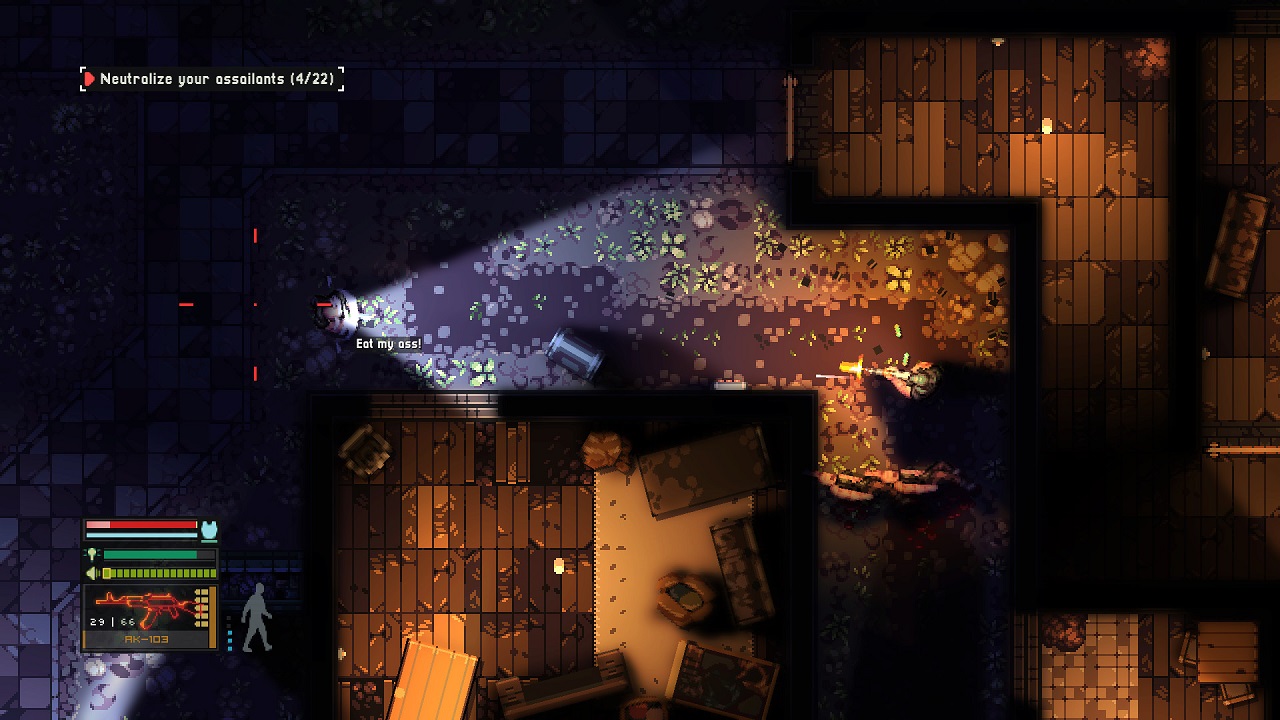The image size is (1280, 720).
Task: Click the flashlight bulb icon
Action: [92, 554]
